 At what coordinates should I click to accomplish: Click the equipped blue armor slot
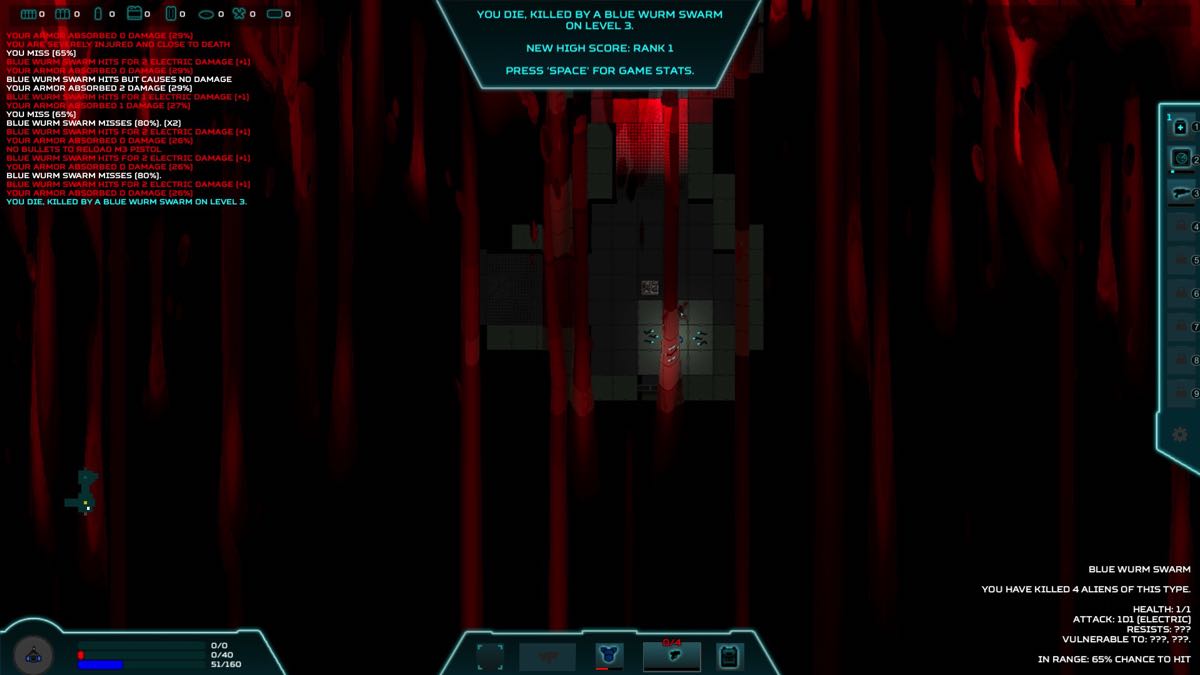tap(608, 656)
